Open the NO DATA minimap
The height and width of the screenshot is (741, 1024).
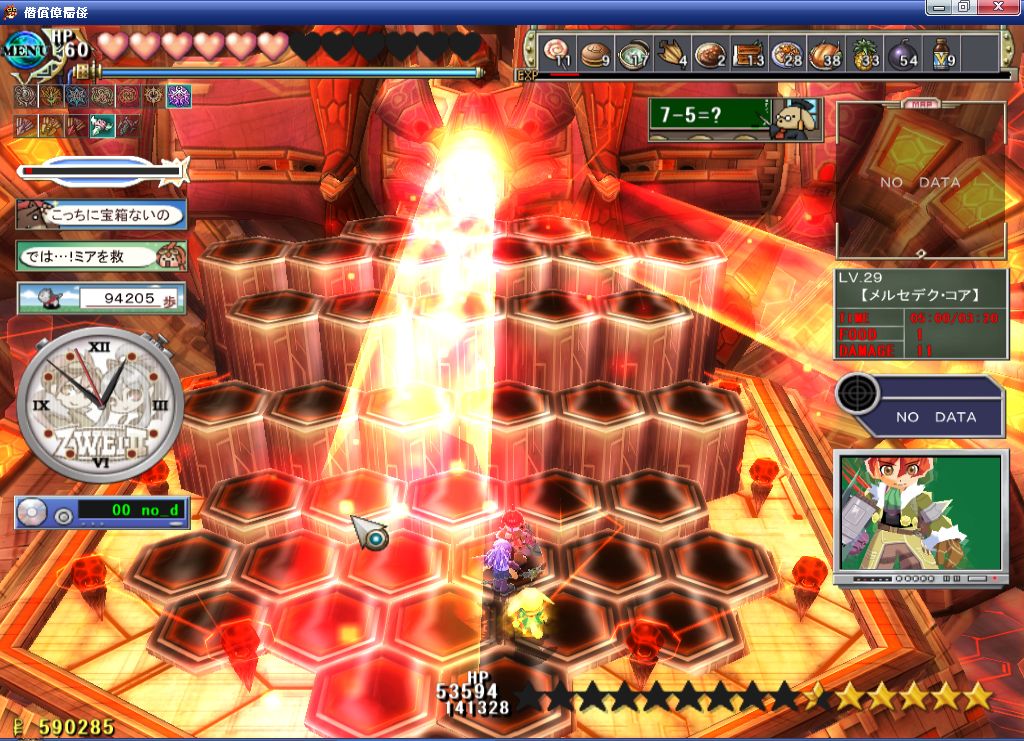coord(920,182)
